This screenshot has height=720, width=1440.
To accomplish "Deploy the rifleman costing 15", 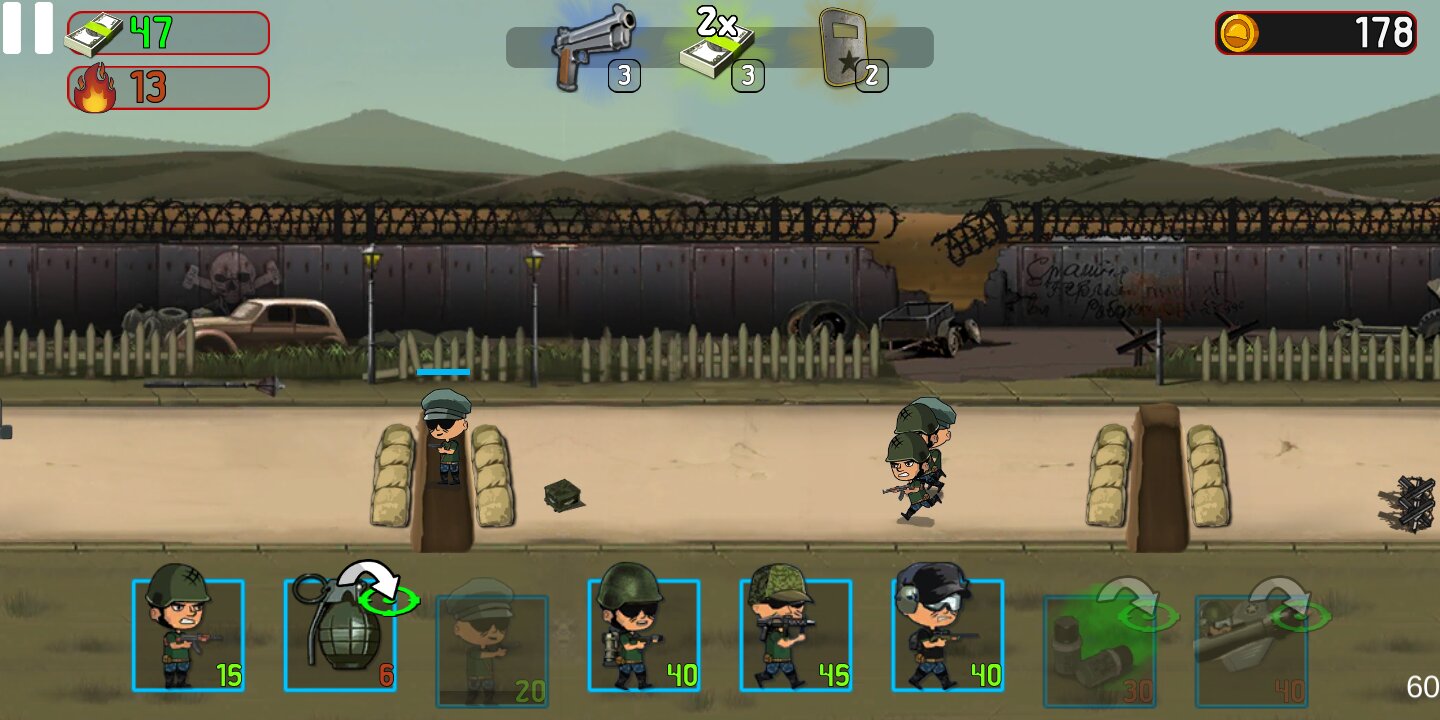I will point(188,635).
